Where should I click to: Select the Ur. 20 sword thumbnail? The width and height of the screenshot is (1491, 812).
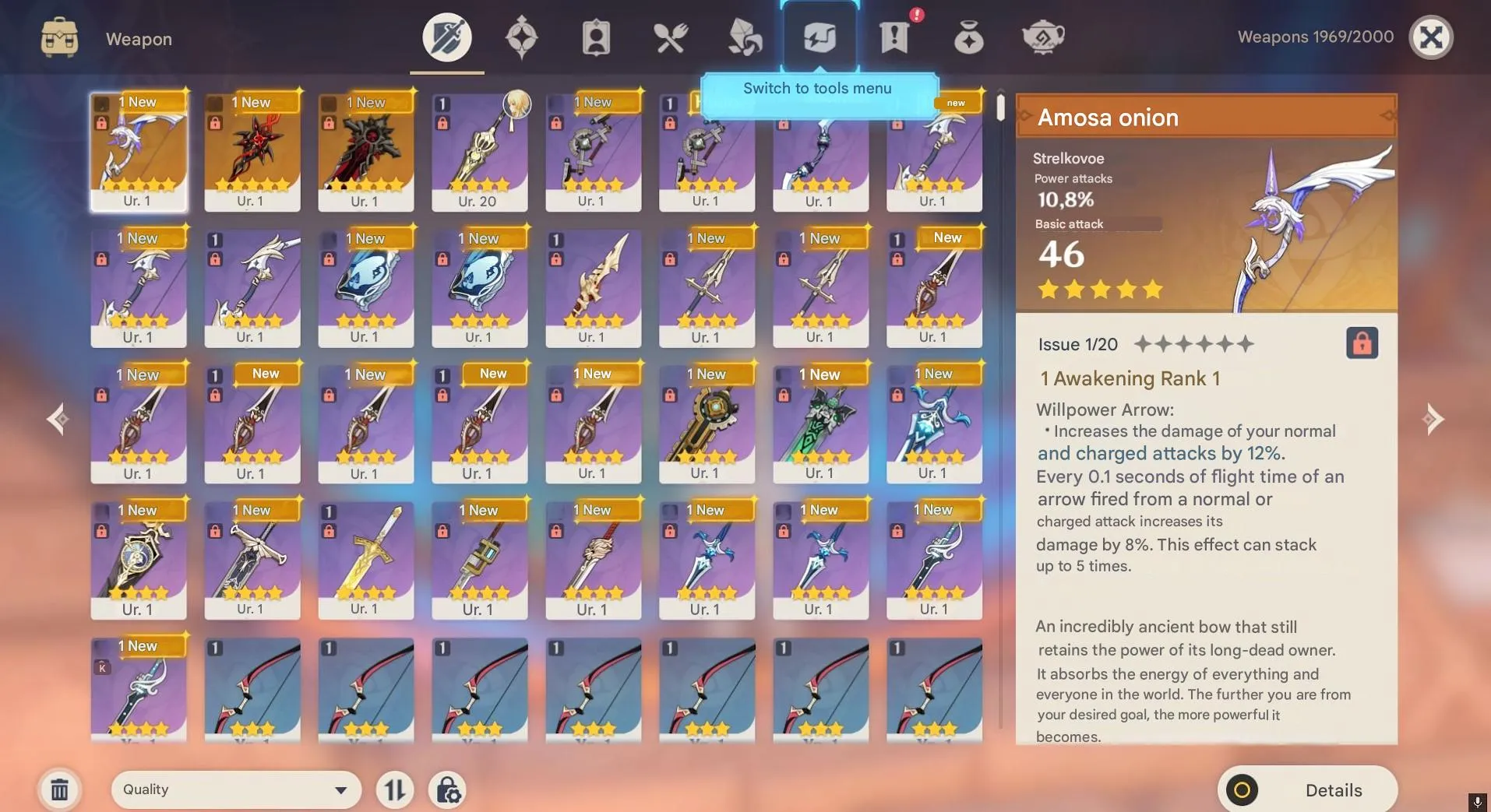(479, 152)
